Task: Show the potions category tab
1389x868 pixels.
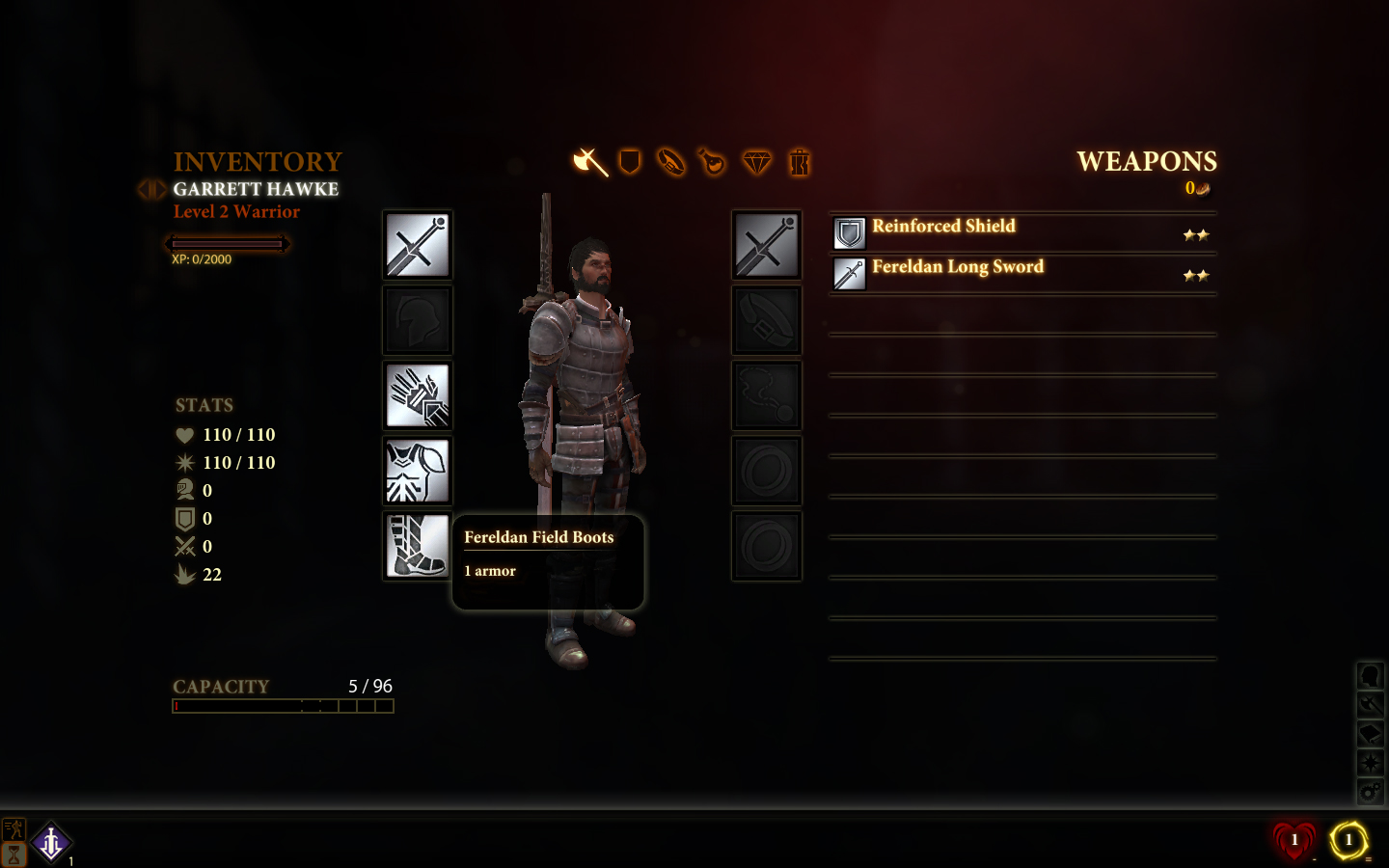Action: 713,162
